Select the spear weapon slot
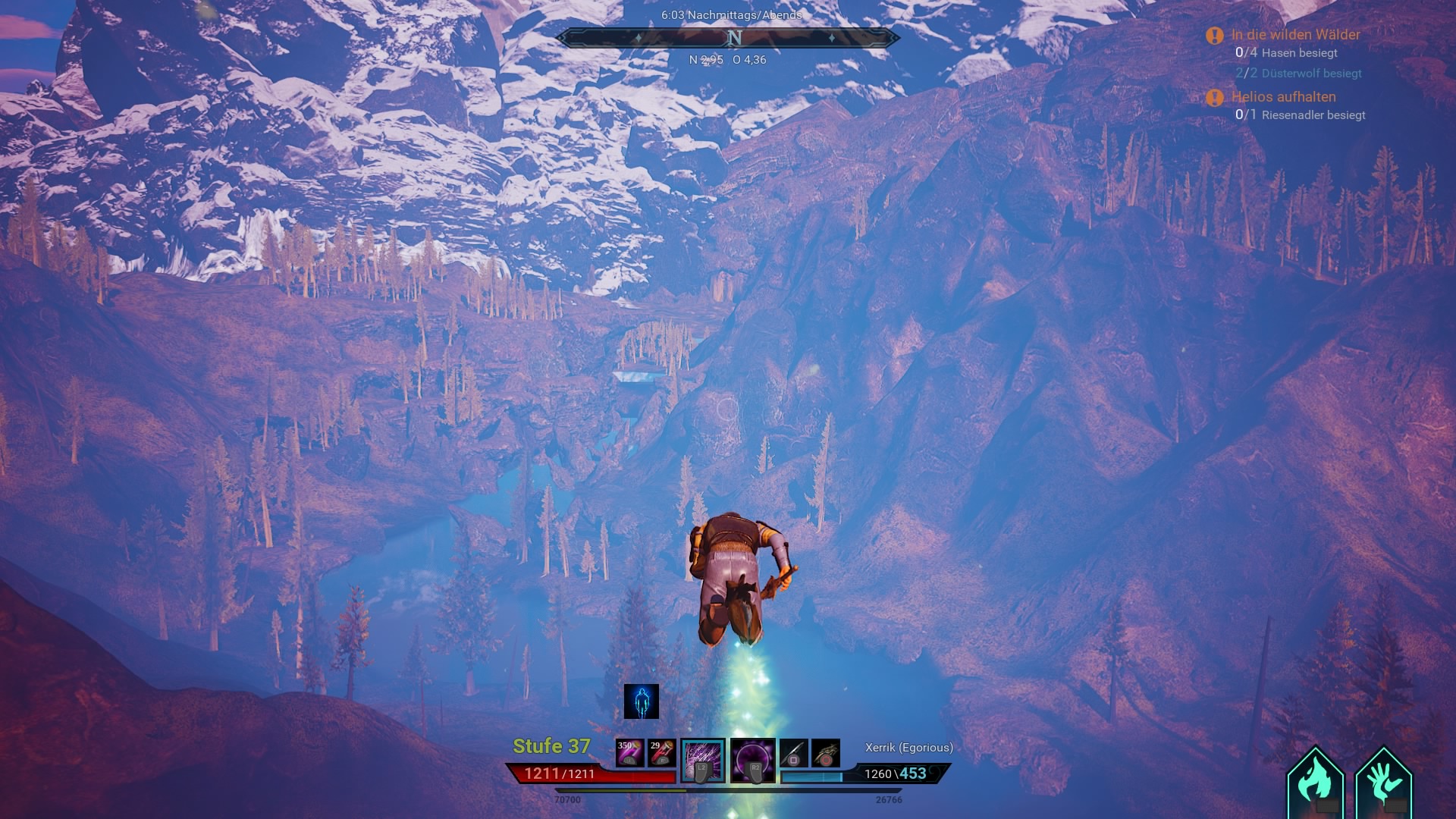Viewport: 1456px width, 819px height. [793, 753]
